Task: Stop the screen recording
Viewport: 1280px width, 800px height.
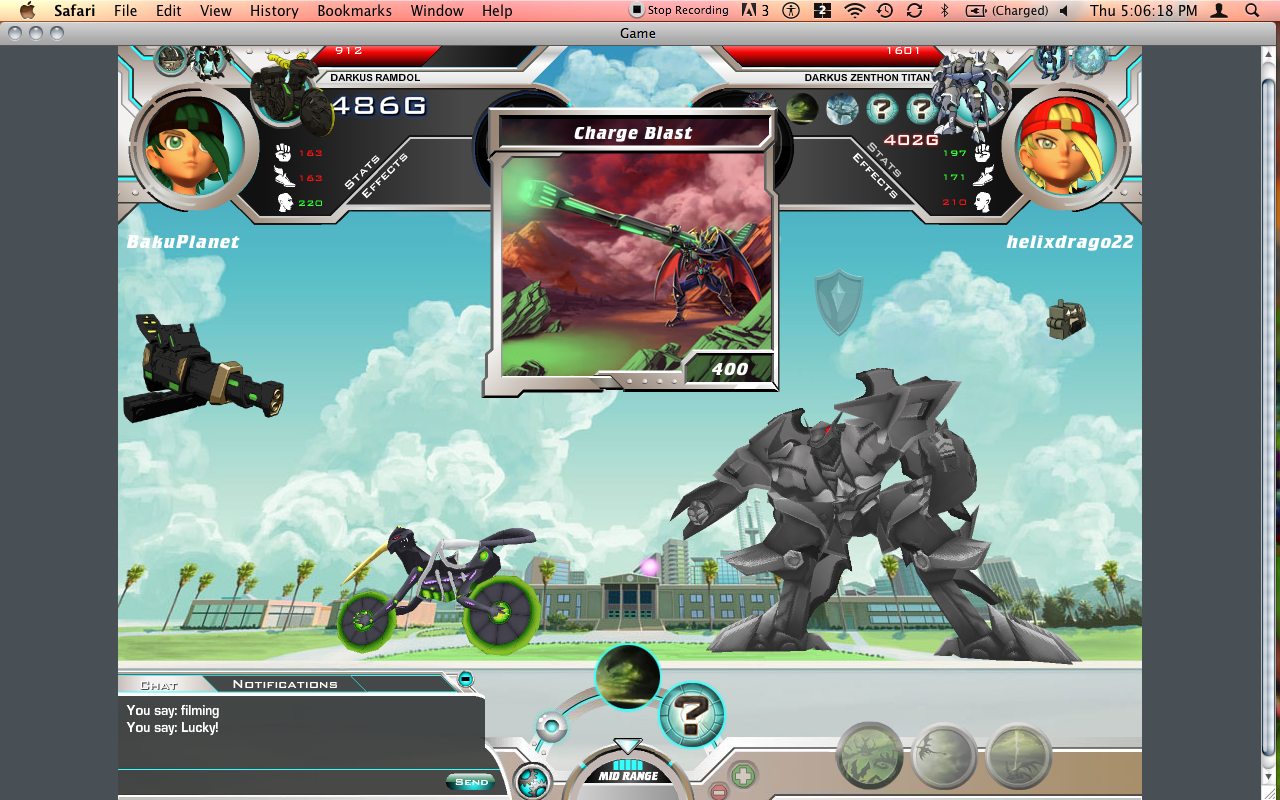Action: point(679,10)
